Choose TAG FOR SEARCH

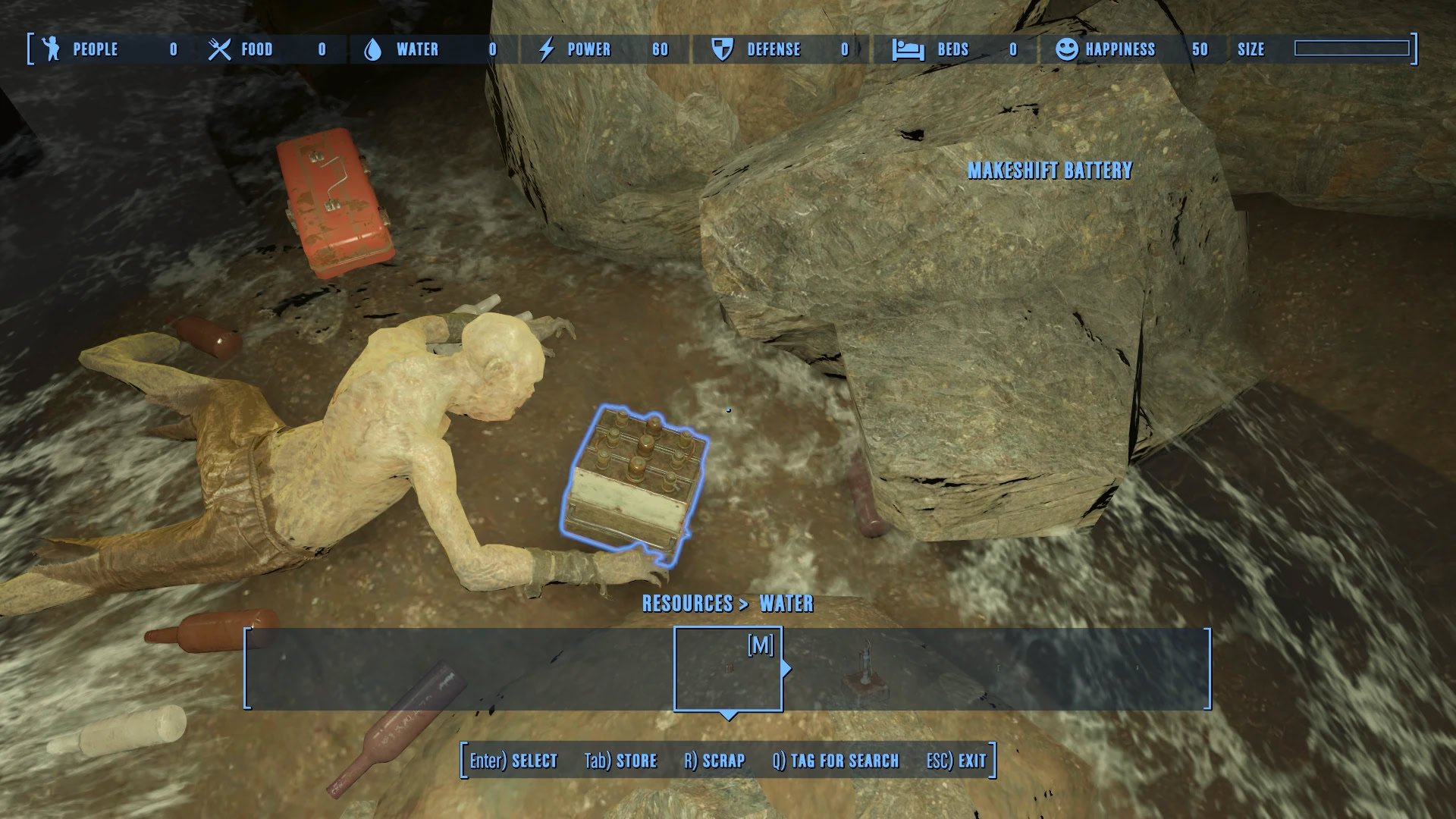[x=836, y=761]
